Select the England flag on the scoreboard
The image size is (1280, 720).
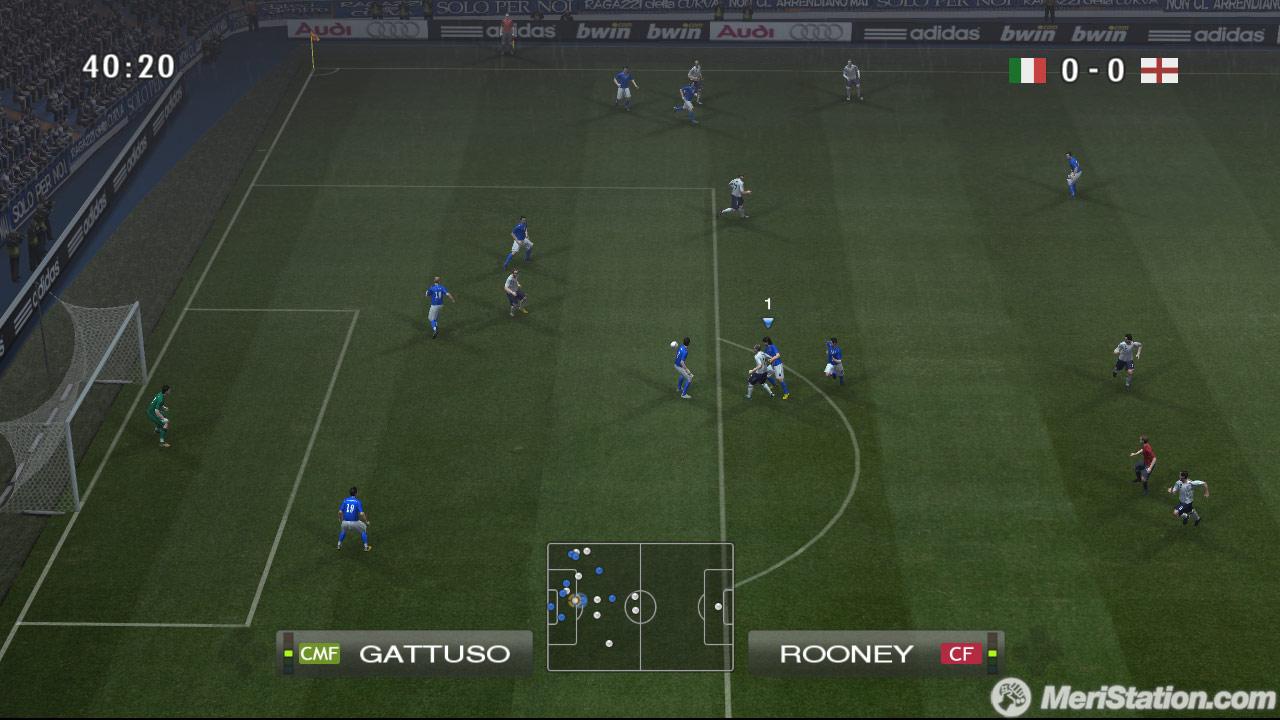tap(1158, 70)
